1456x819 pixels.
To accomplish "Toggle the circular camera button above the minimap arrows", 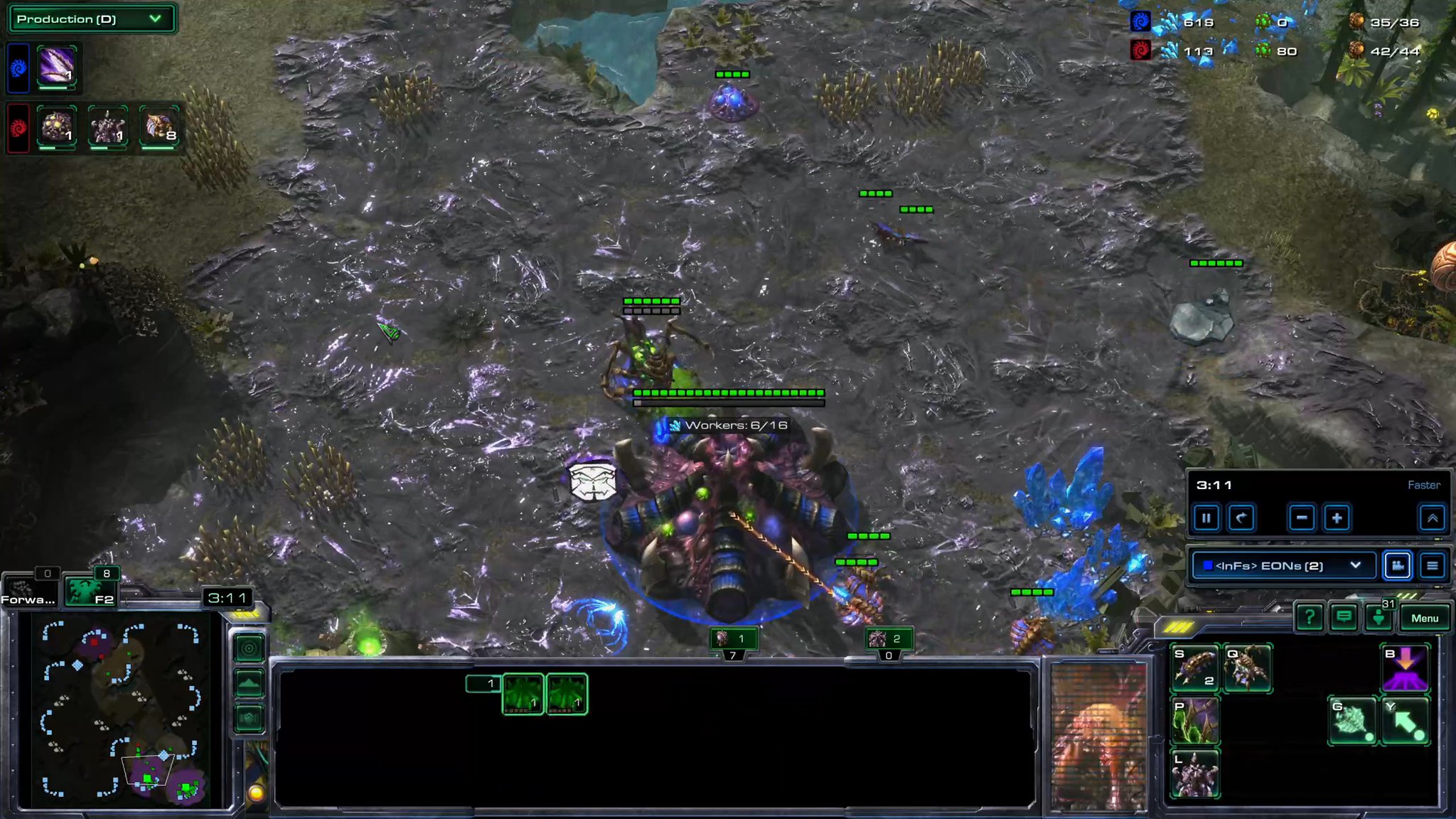I will pos(249,648).
